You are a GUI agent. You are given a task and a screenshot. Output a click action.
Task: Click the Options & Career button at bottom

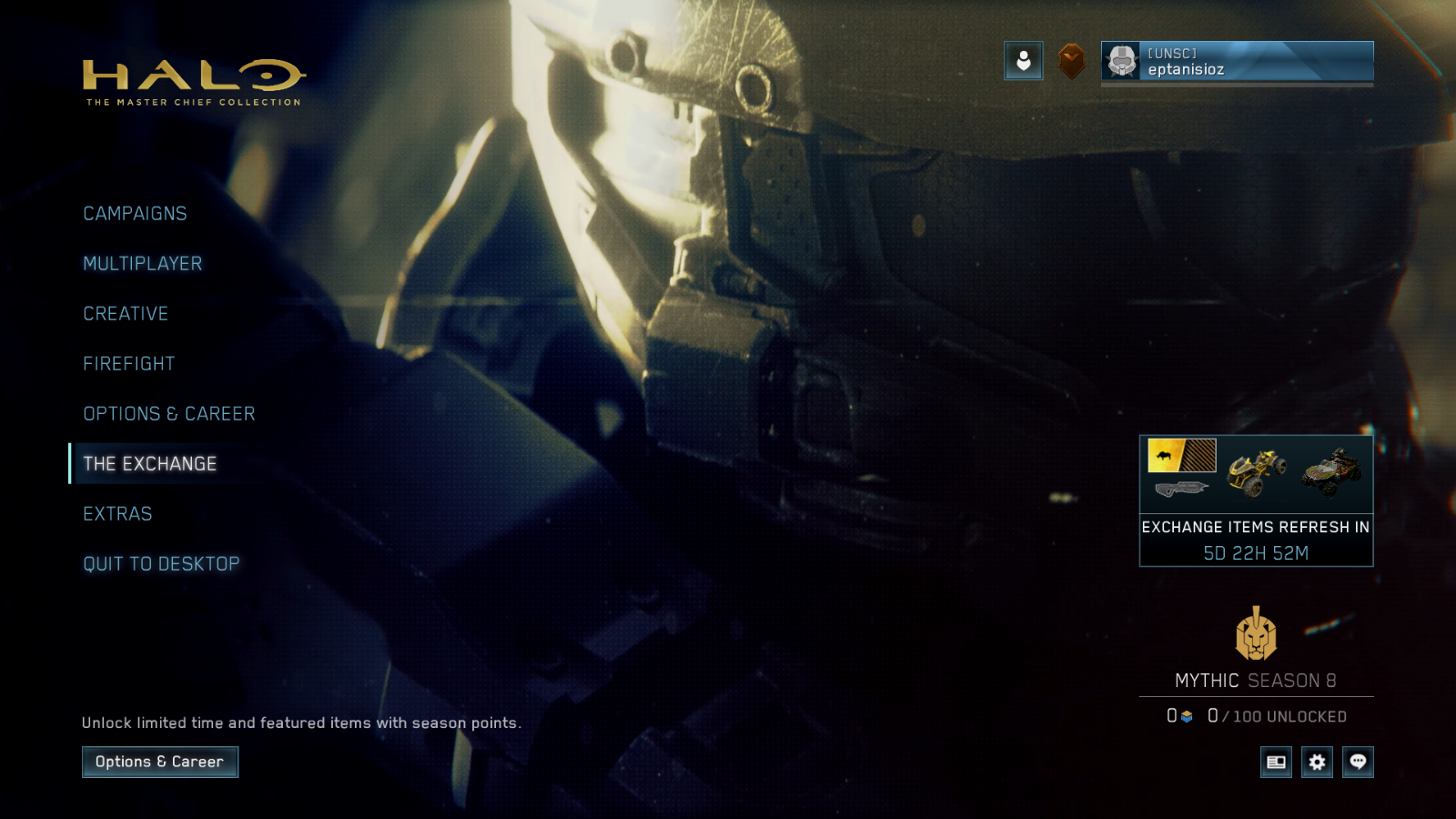point(160,762)
